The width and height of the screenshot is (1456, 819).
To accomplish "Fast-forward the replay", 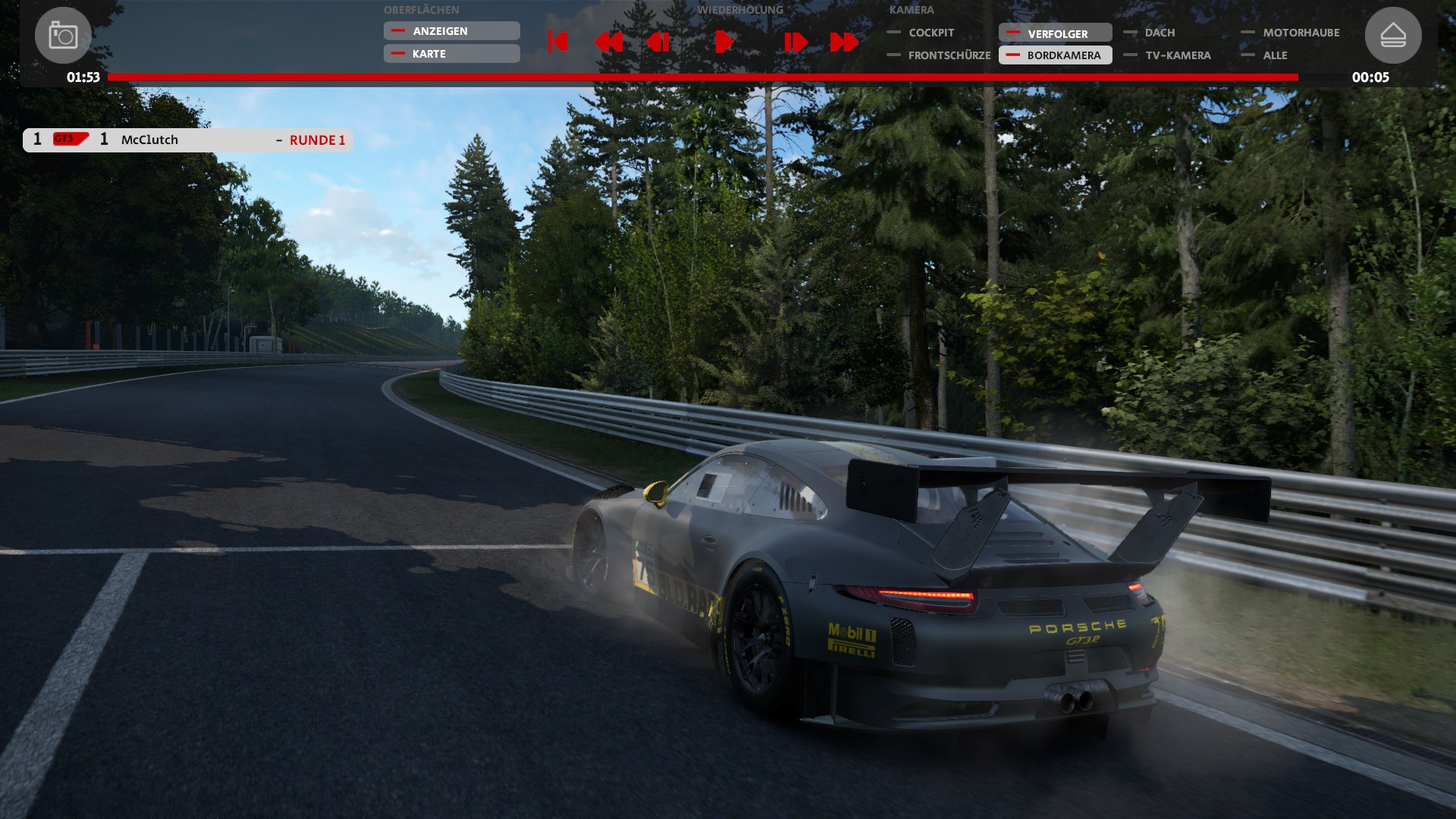I will [844, 42].
